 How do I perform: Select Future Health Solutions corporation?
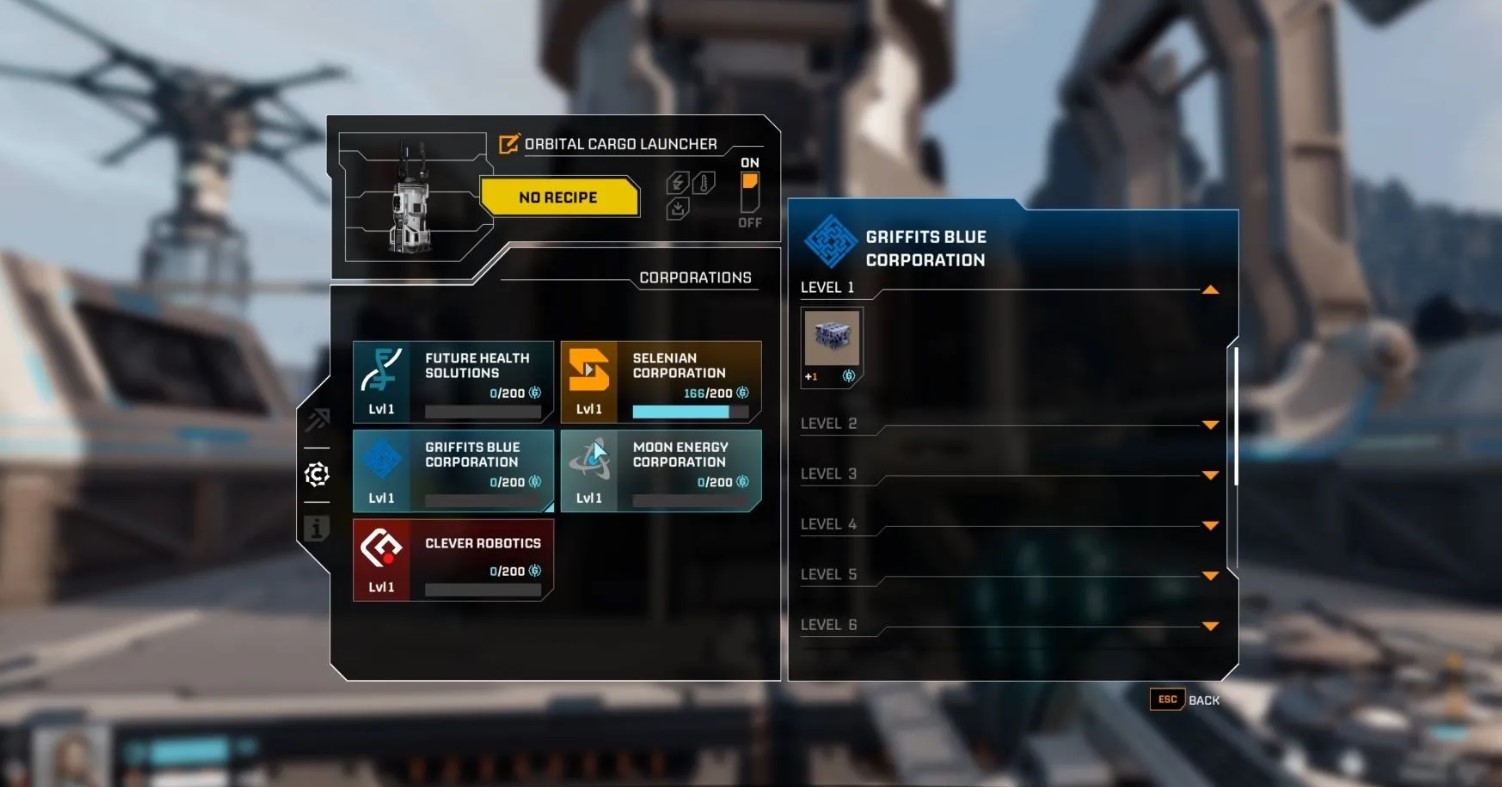pyautogui.click(x=453, y=382)
